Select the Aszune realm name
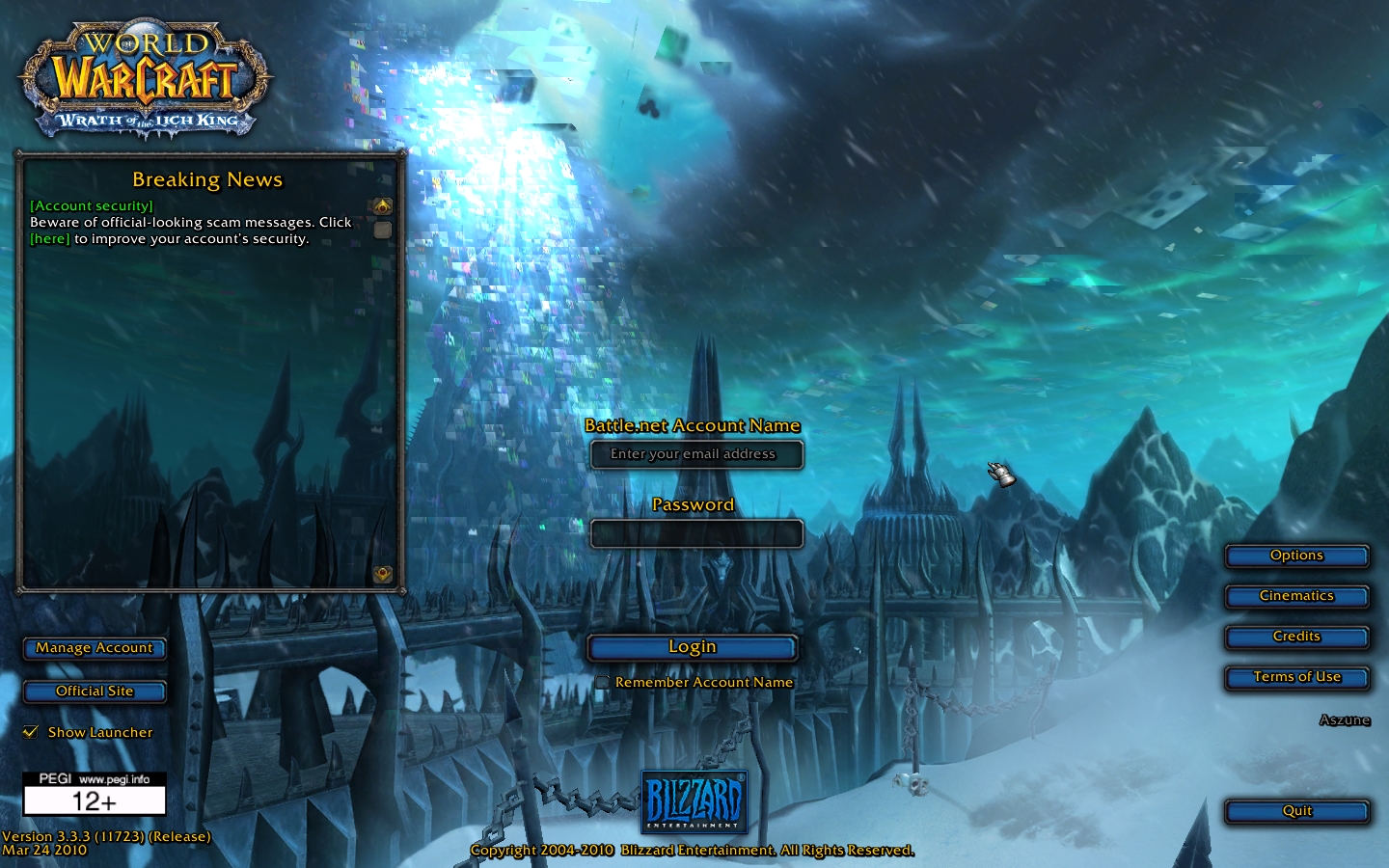 (1345, 720)
